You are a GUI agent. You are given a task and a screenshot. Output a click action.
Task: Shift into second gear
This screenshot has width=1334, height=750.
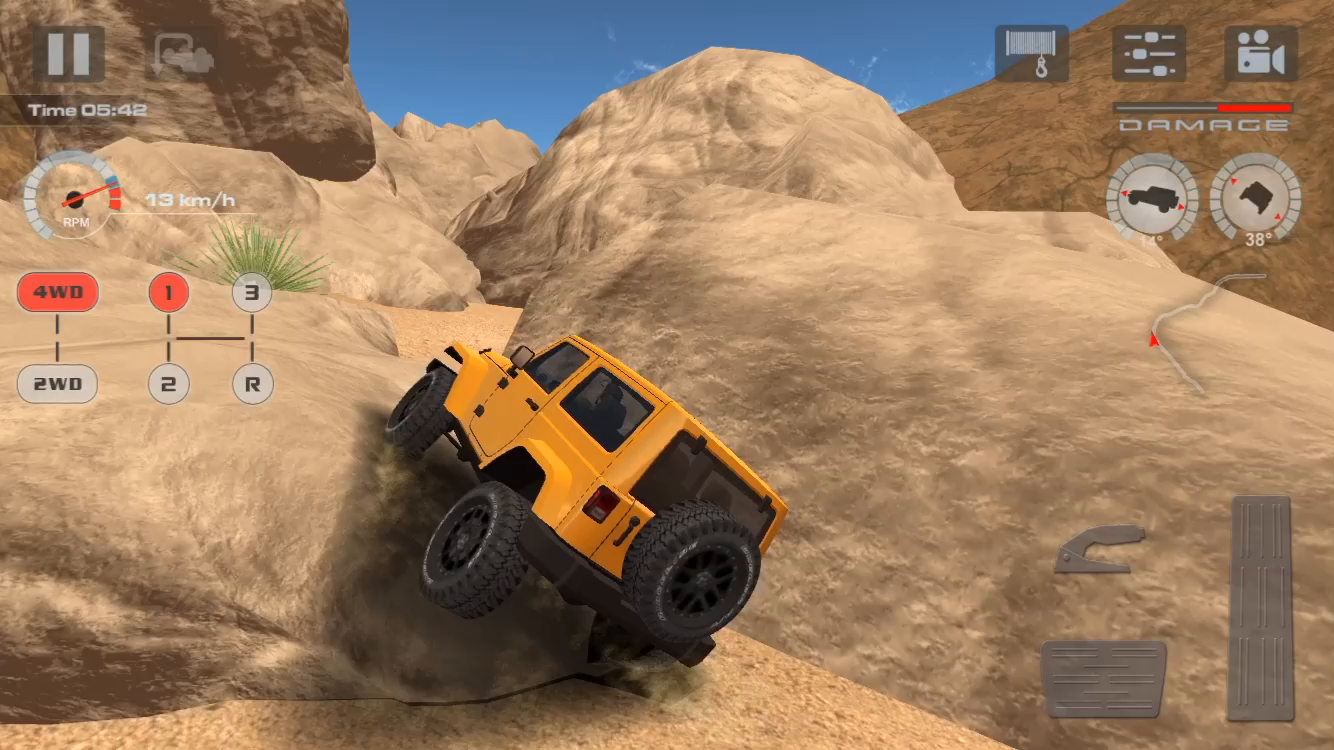[x=170, y=384]
